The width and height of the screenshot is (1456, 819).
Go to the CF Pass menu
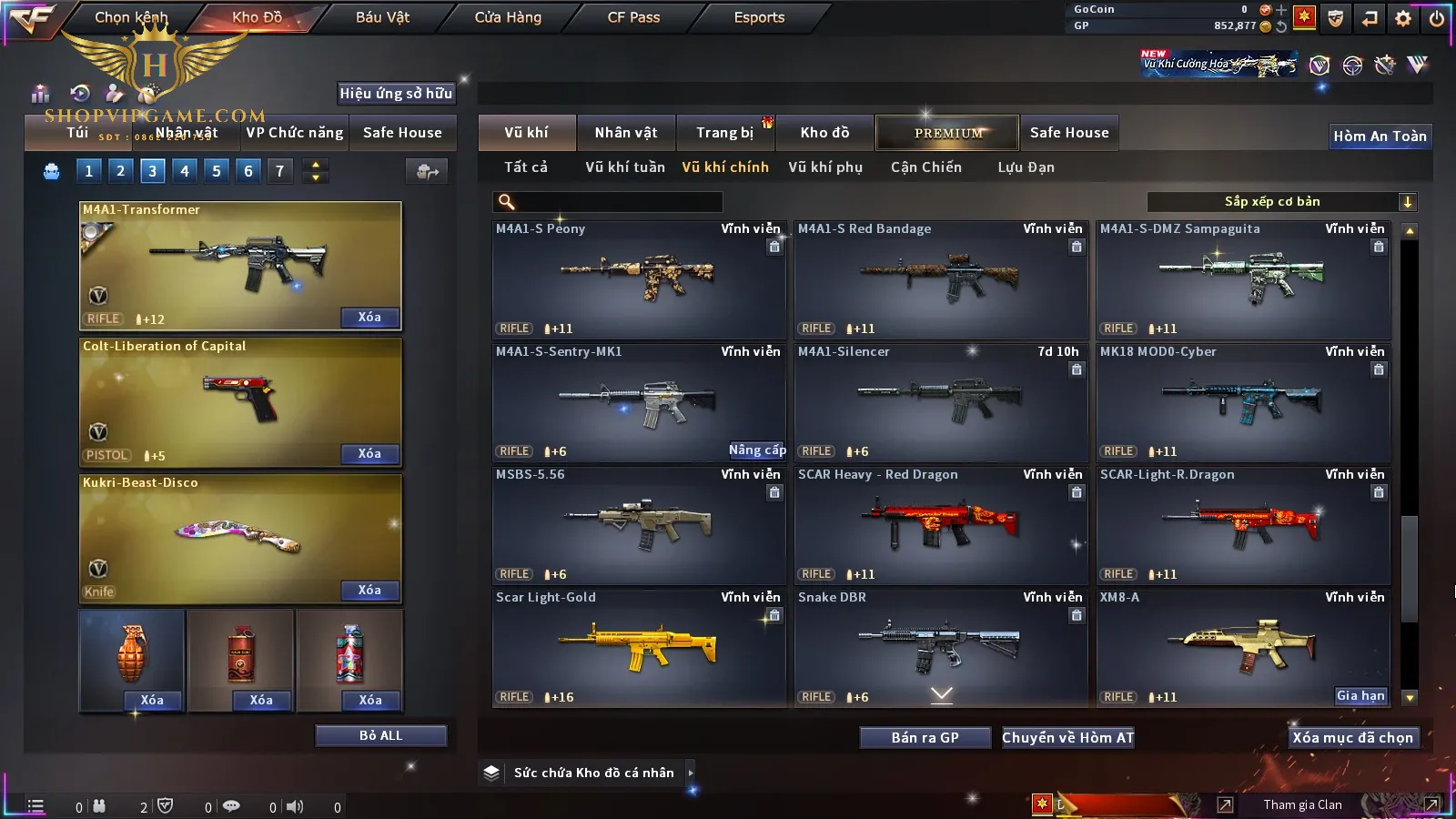click(633, 17)
